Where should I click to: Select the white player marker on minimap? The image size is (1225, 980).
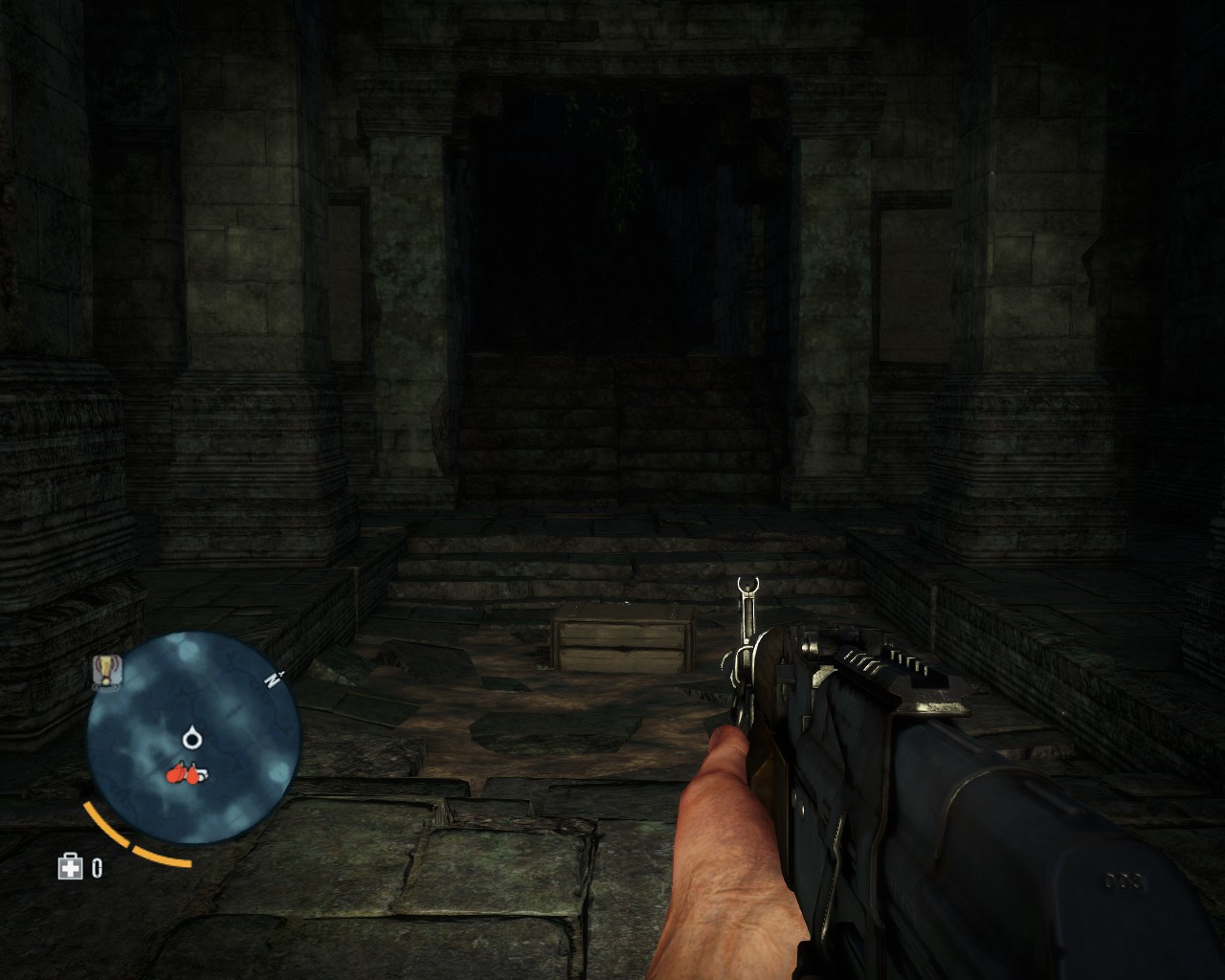coord(194,737)
